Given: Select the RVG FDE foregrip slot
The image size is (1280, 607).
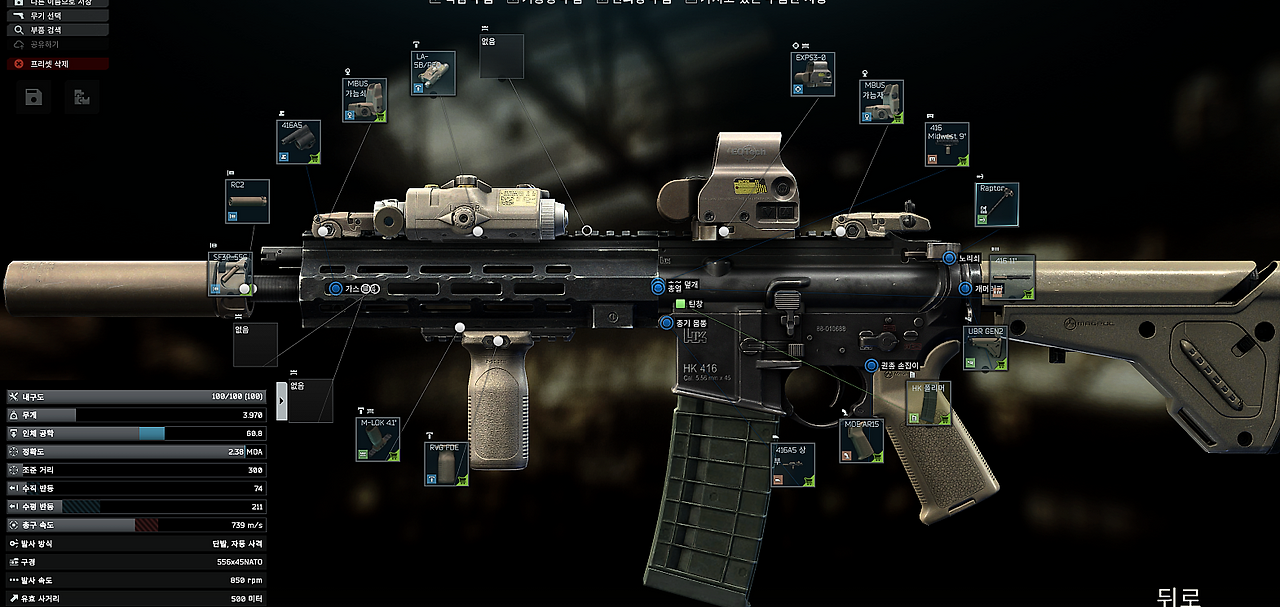Looking at the screenshot, I should [447, 464].
